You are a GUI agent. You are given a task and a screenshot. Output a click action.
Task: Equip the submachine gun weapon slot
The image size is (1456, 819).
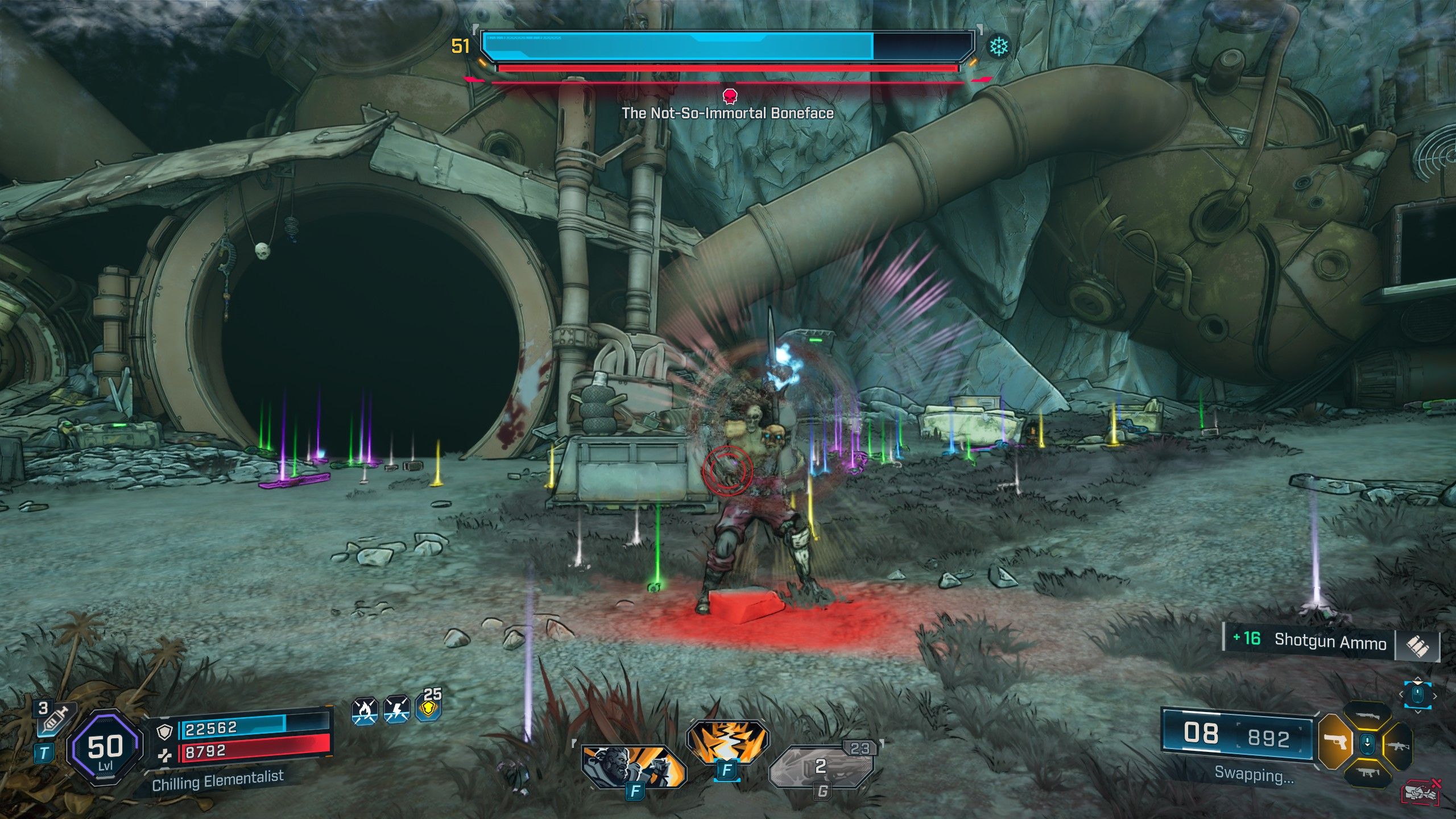click(x=1367, y=772)
